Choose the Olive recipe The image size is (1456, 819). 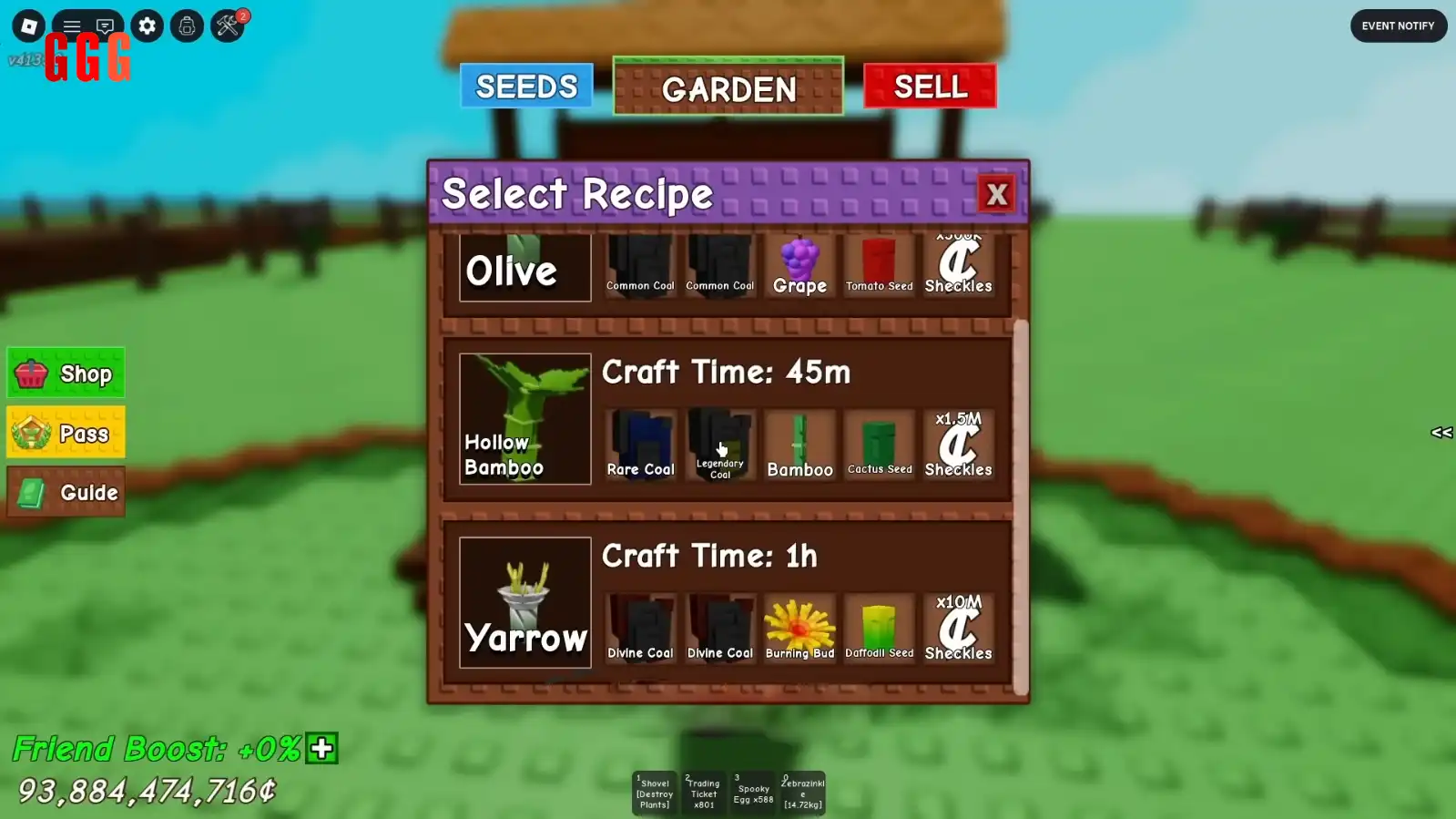(524, 269)
